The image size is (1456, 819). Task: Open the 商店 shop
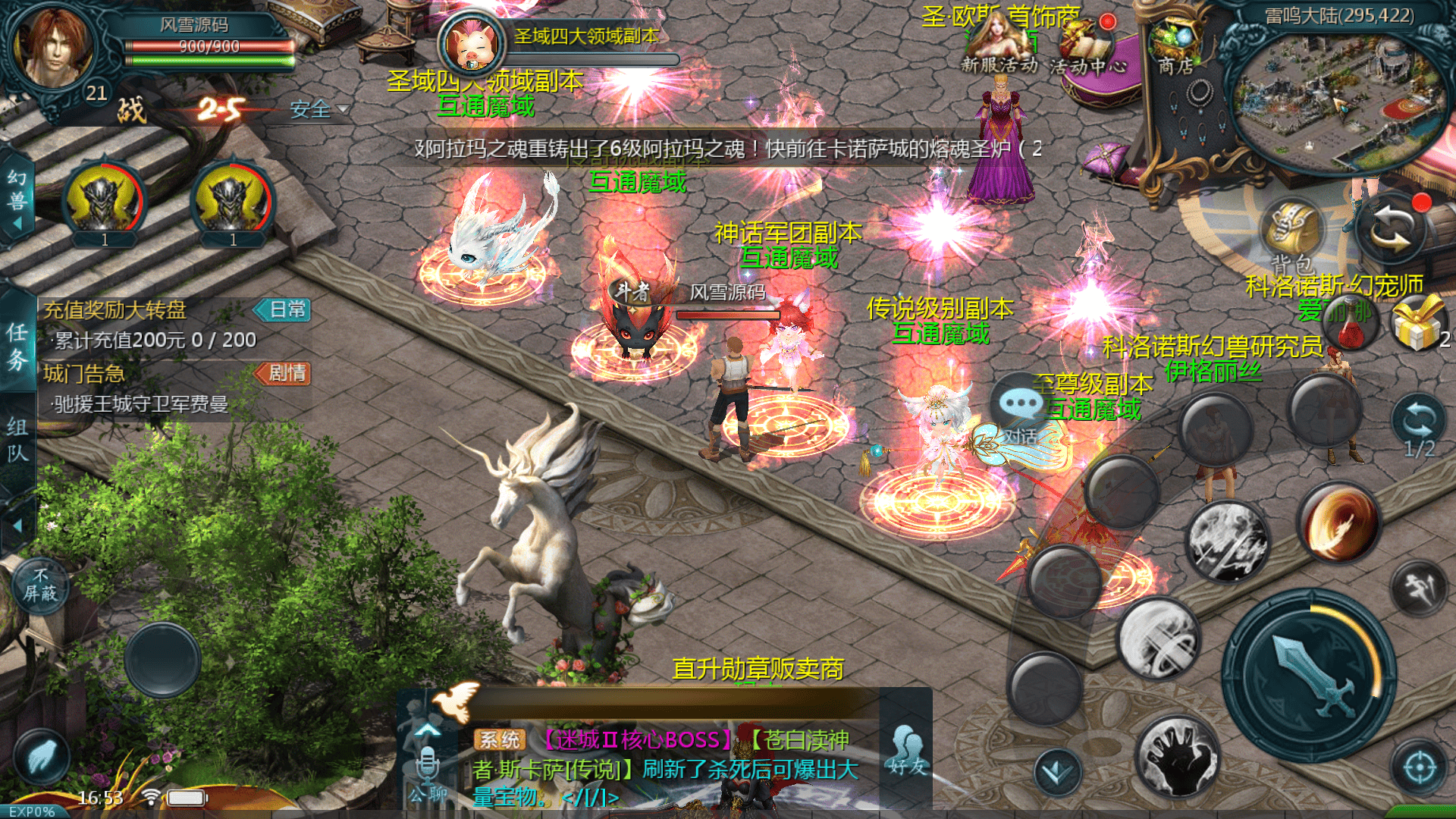click(1175, 47)
